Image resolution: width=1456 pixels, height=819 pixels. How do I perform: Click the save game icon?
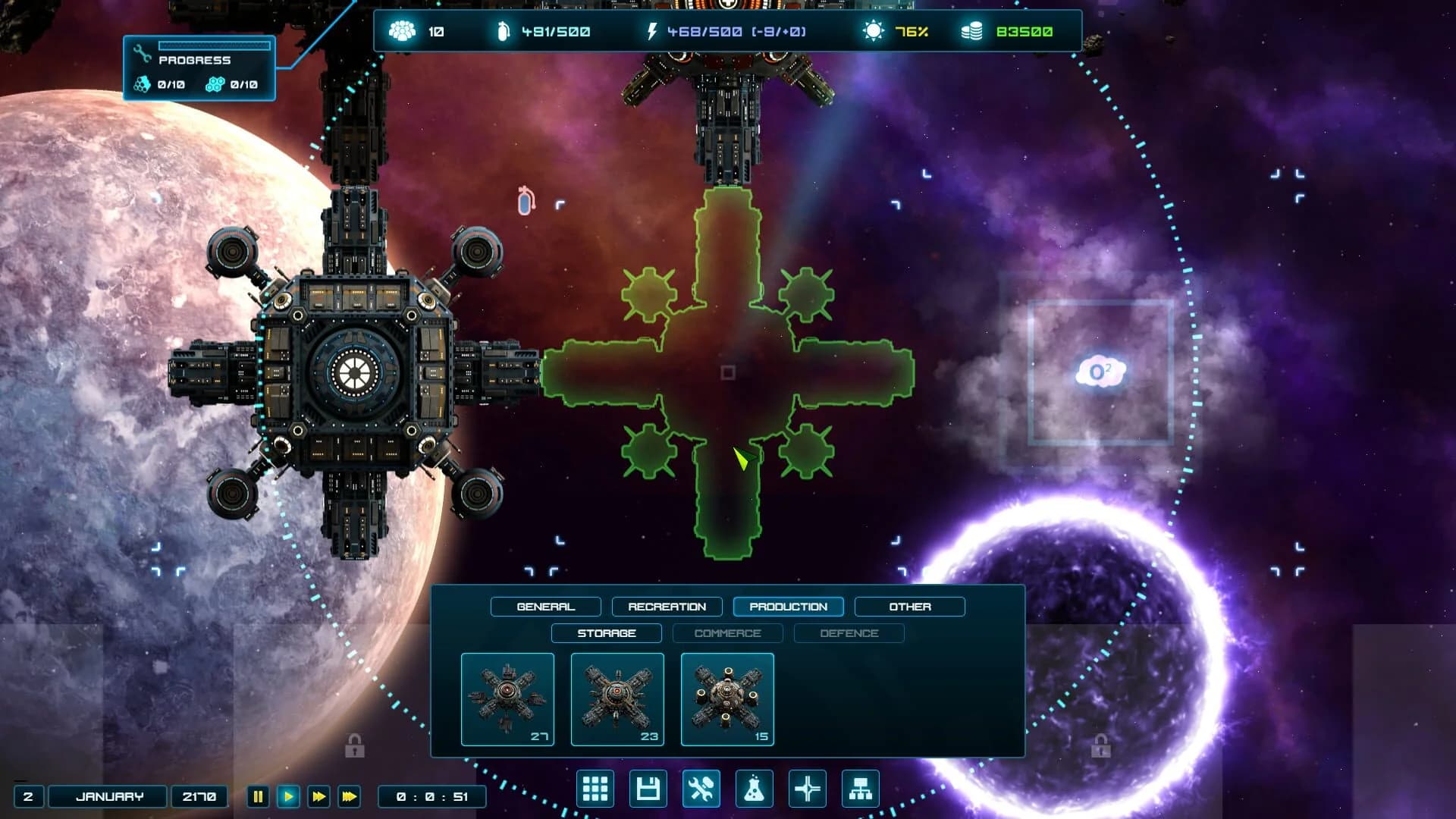[x=648, y=789]
